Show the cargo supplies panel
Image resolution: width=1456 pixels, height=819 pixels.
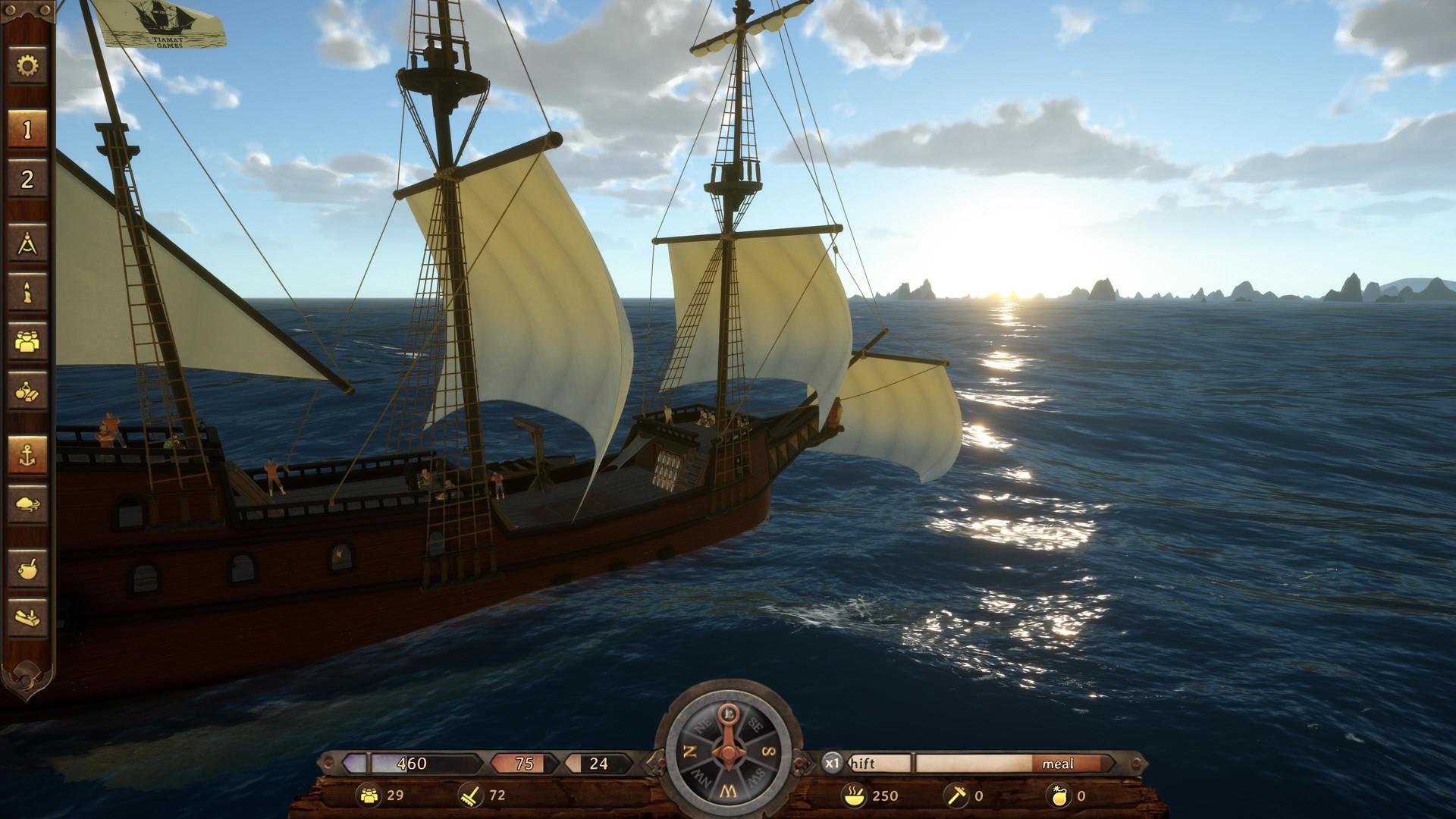click(27, 391)
